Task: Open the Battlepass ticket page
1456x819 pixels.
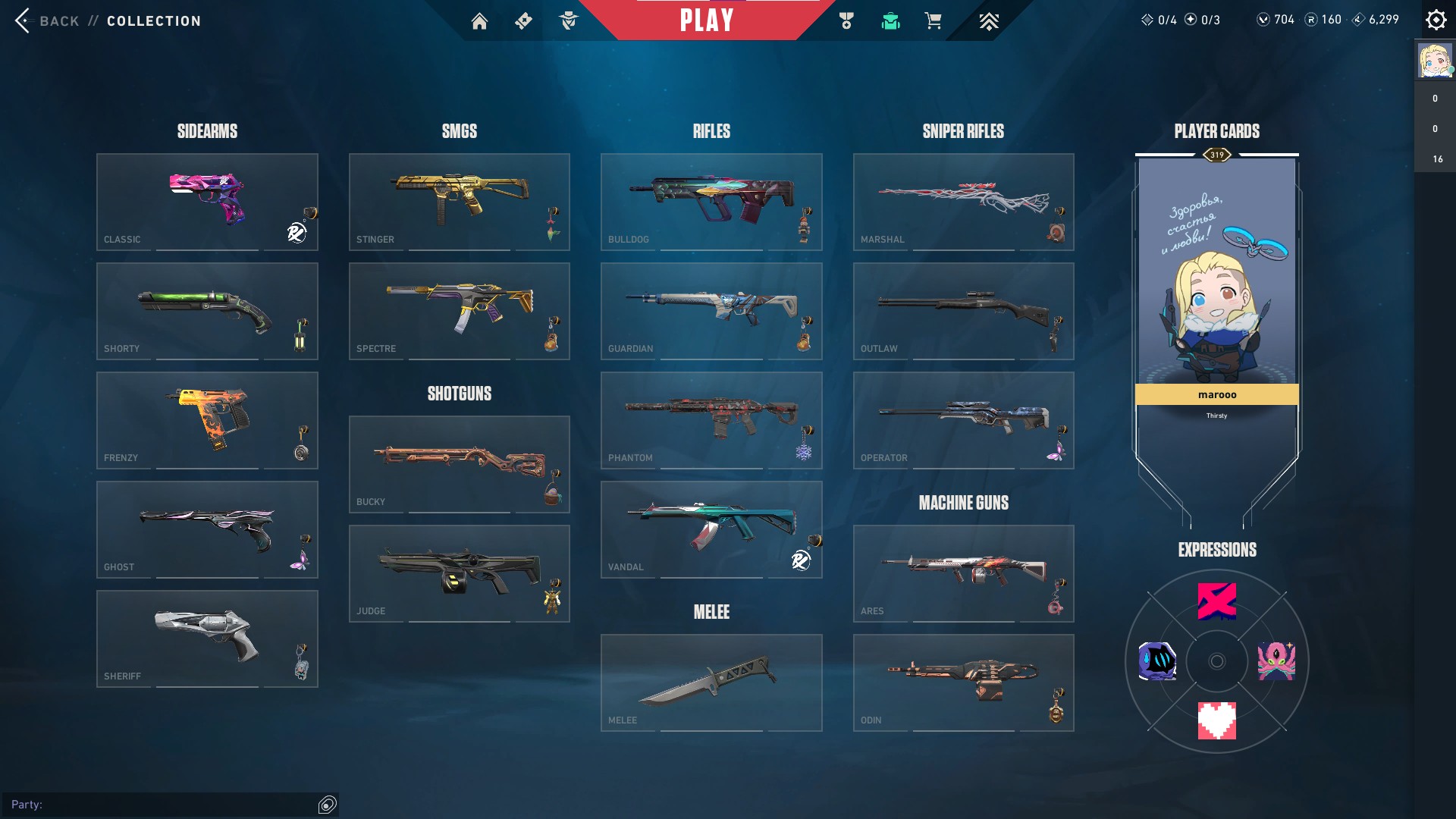Action: click(522, 20)
